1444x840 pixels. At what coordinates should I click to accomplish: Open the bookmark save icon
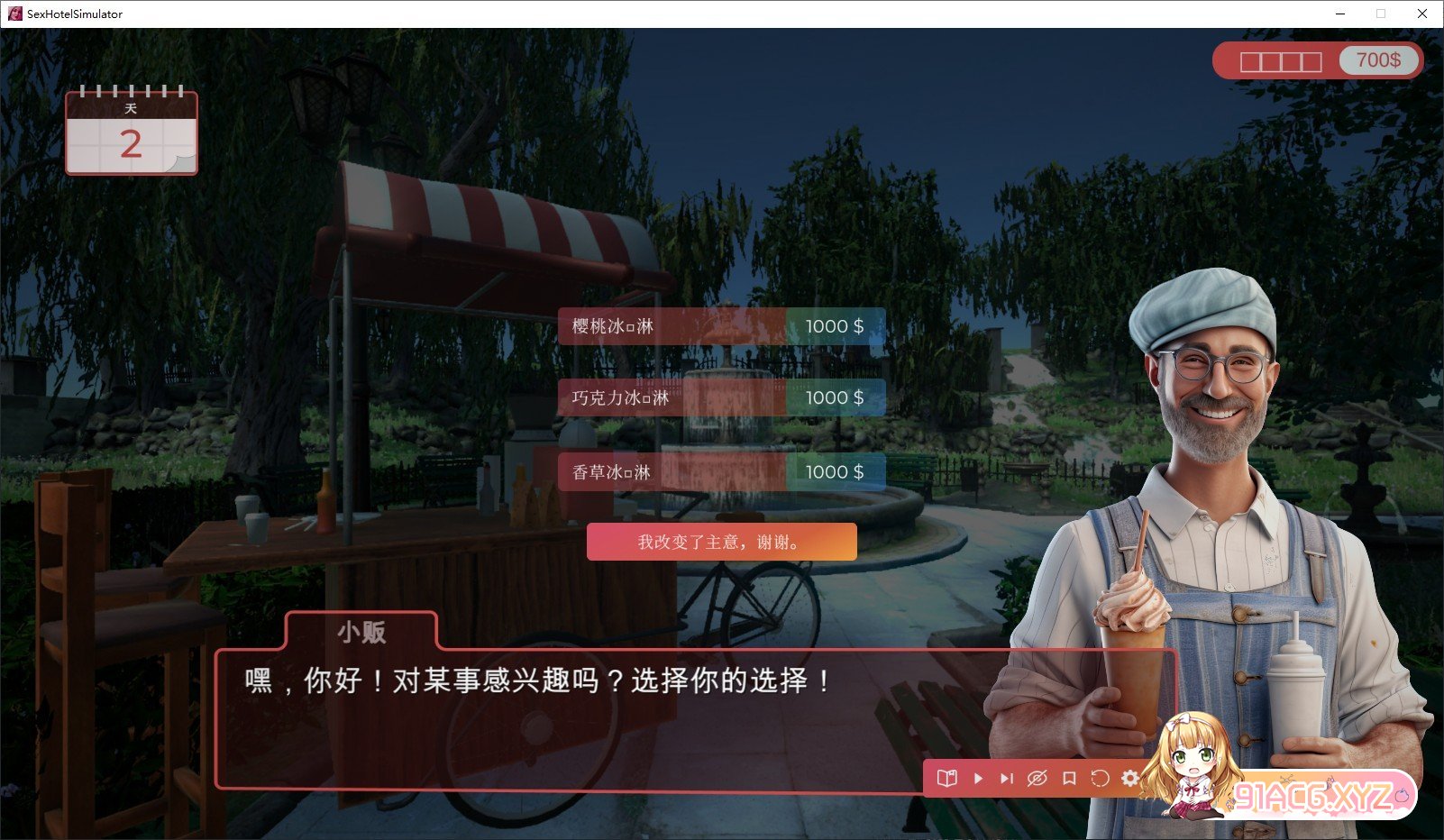(1069, 778)
